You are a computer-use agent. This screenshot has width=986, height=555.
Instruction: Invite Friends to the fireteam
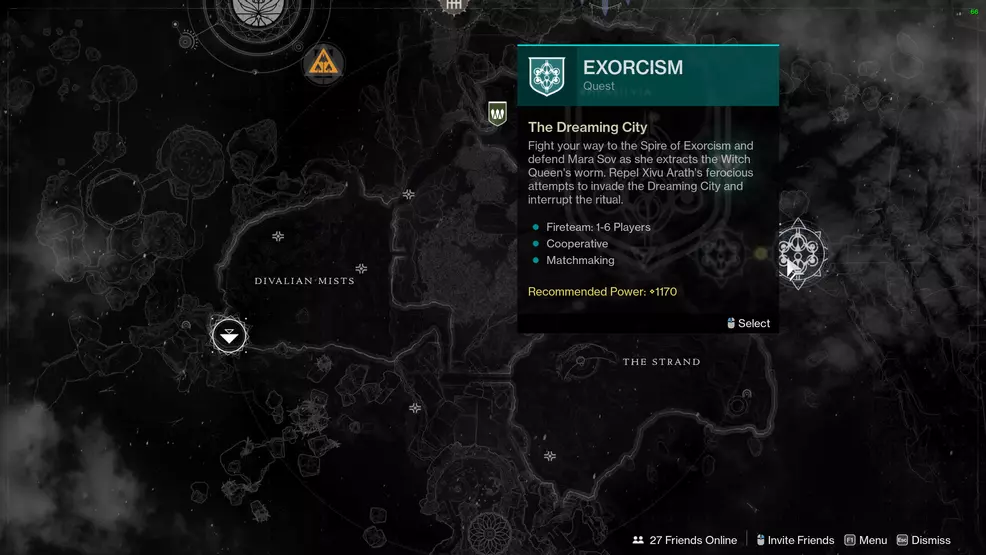coord(795,540)
